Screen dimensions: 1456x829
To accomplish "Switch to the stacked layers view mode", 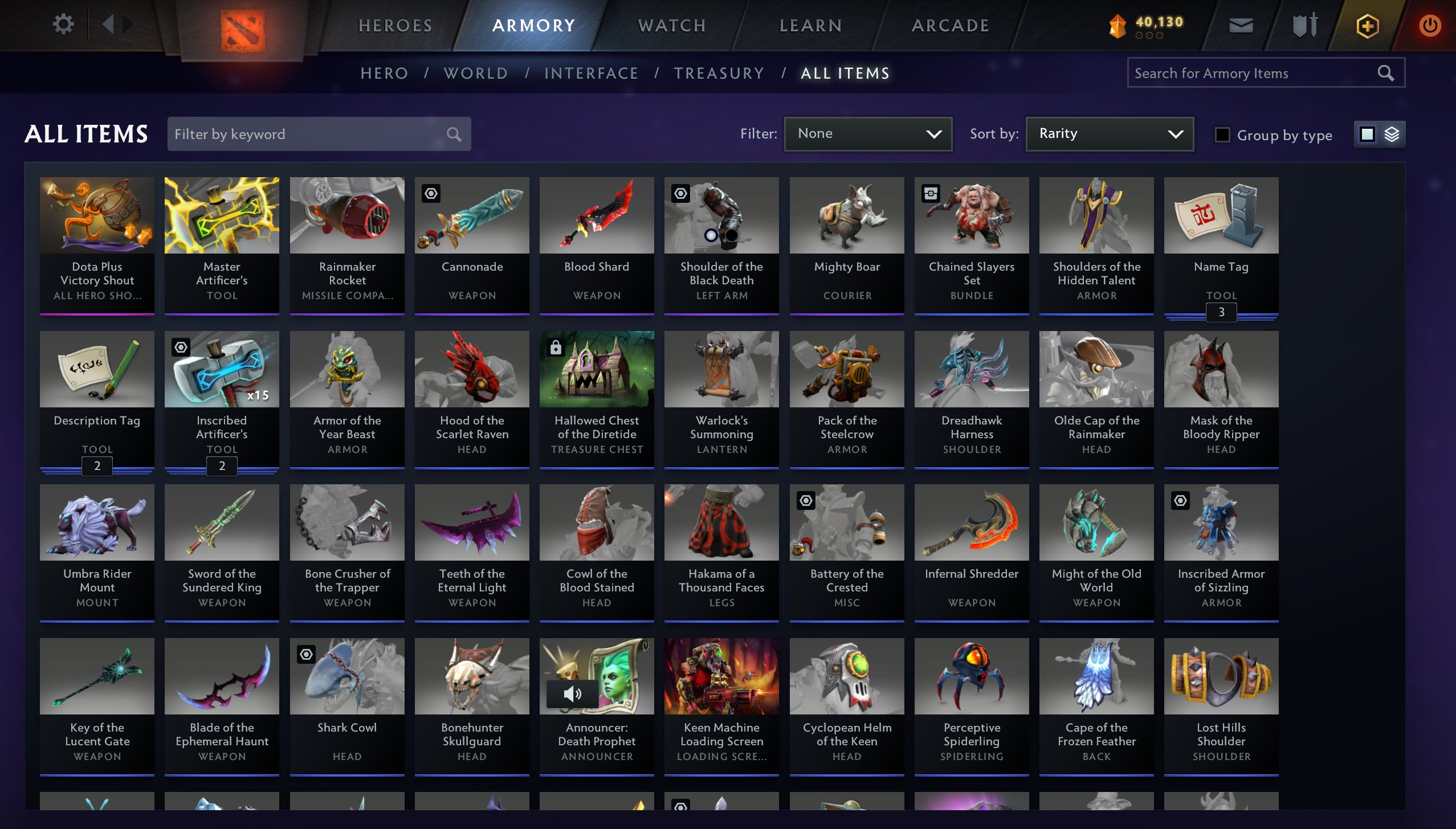I will click(1392, 134).
